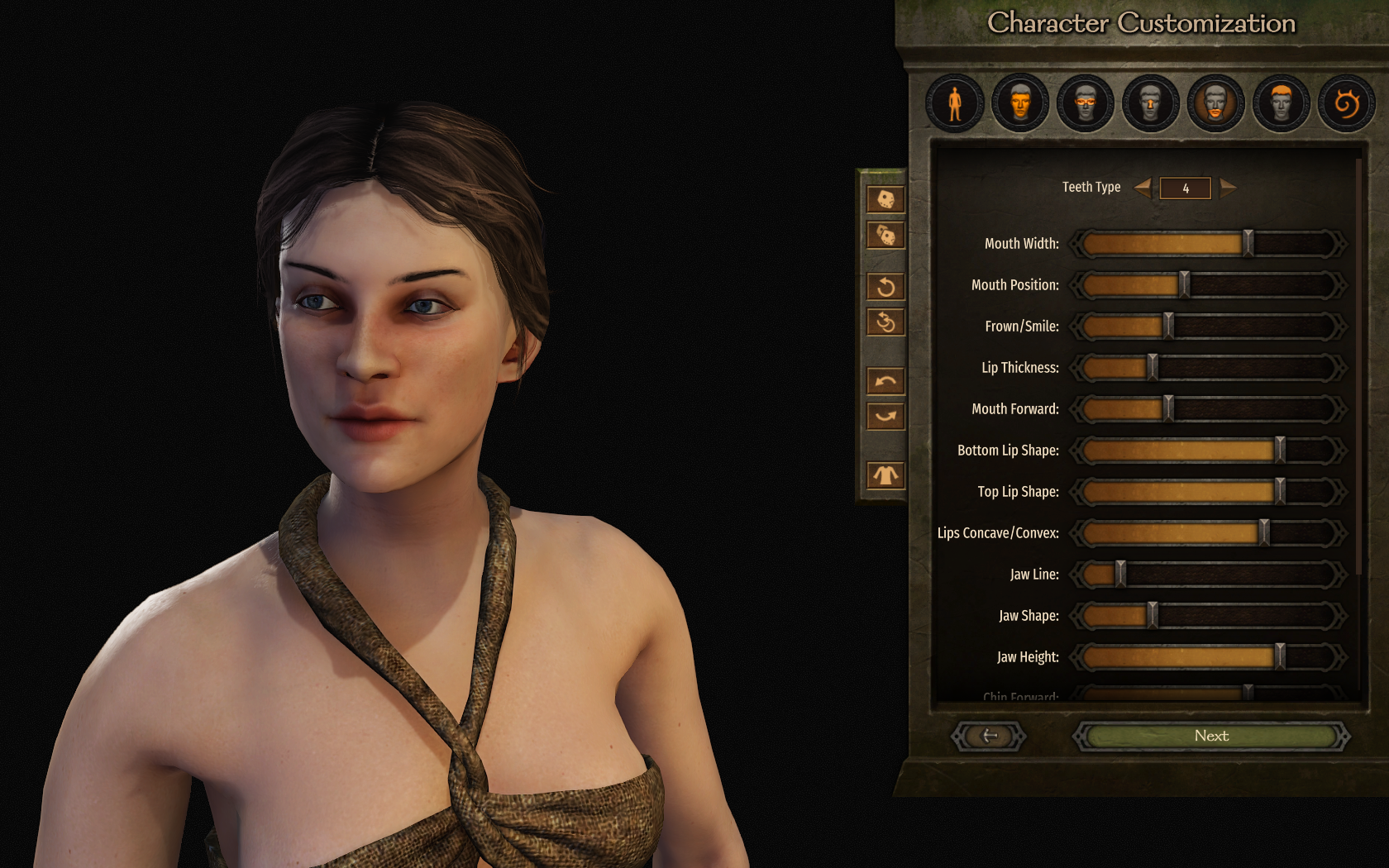The height and width of the screenshot is (868, 1389).
Task: Randomize with the single die button
Action: click(885, 199)
